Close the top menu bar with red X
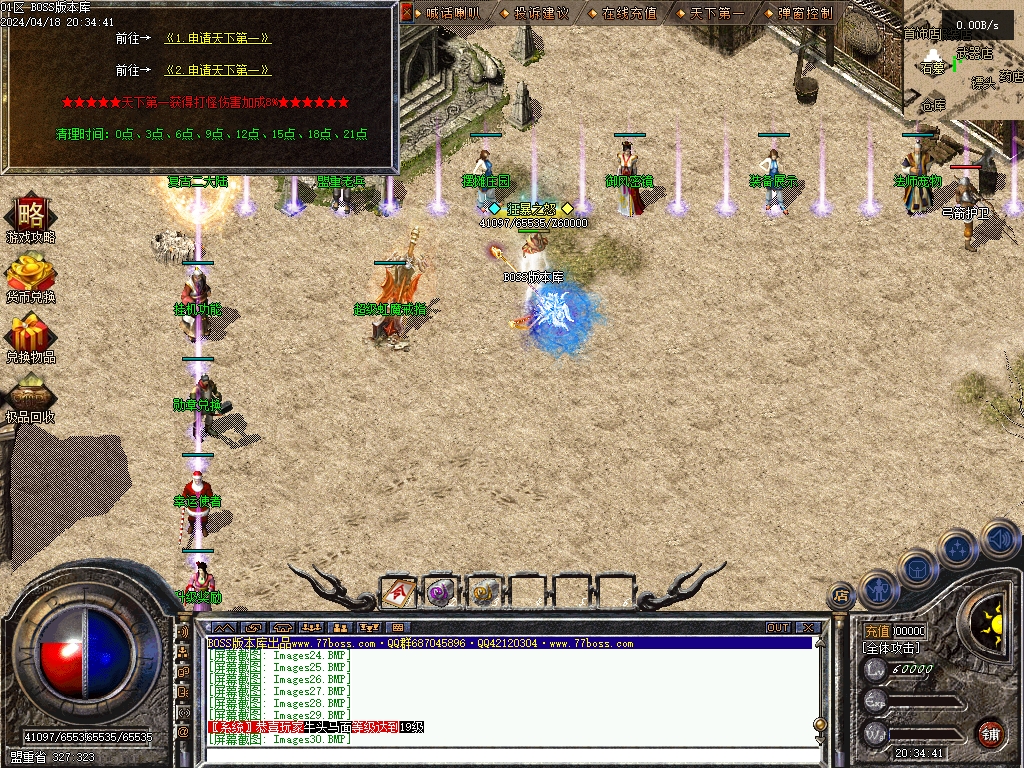 tap(406, 13)
